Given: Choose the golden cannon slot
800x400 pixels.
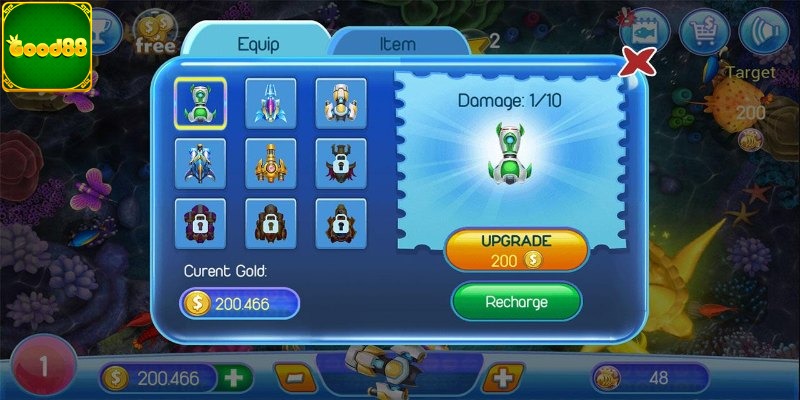Looking at the screenshot, I should tap(270, 163).
